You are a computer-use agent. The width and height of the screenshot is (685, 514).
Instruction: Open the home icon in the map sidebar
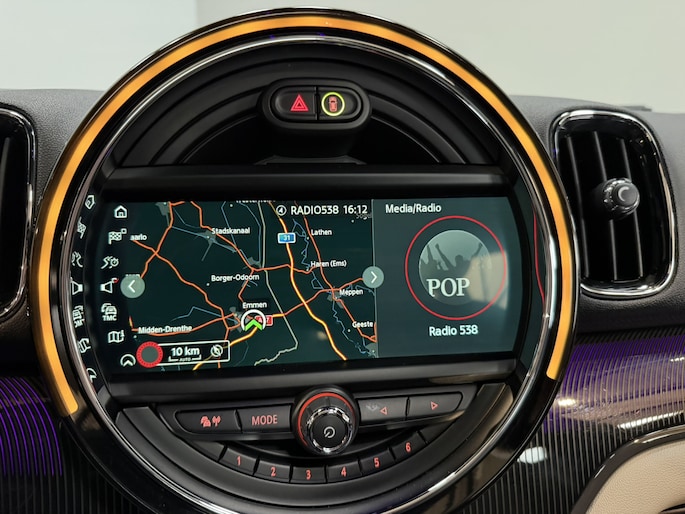[120, 212]
